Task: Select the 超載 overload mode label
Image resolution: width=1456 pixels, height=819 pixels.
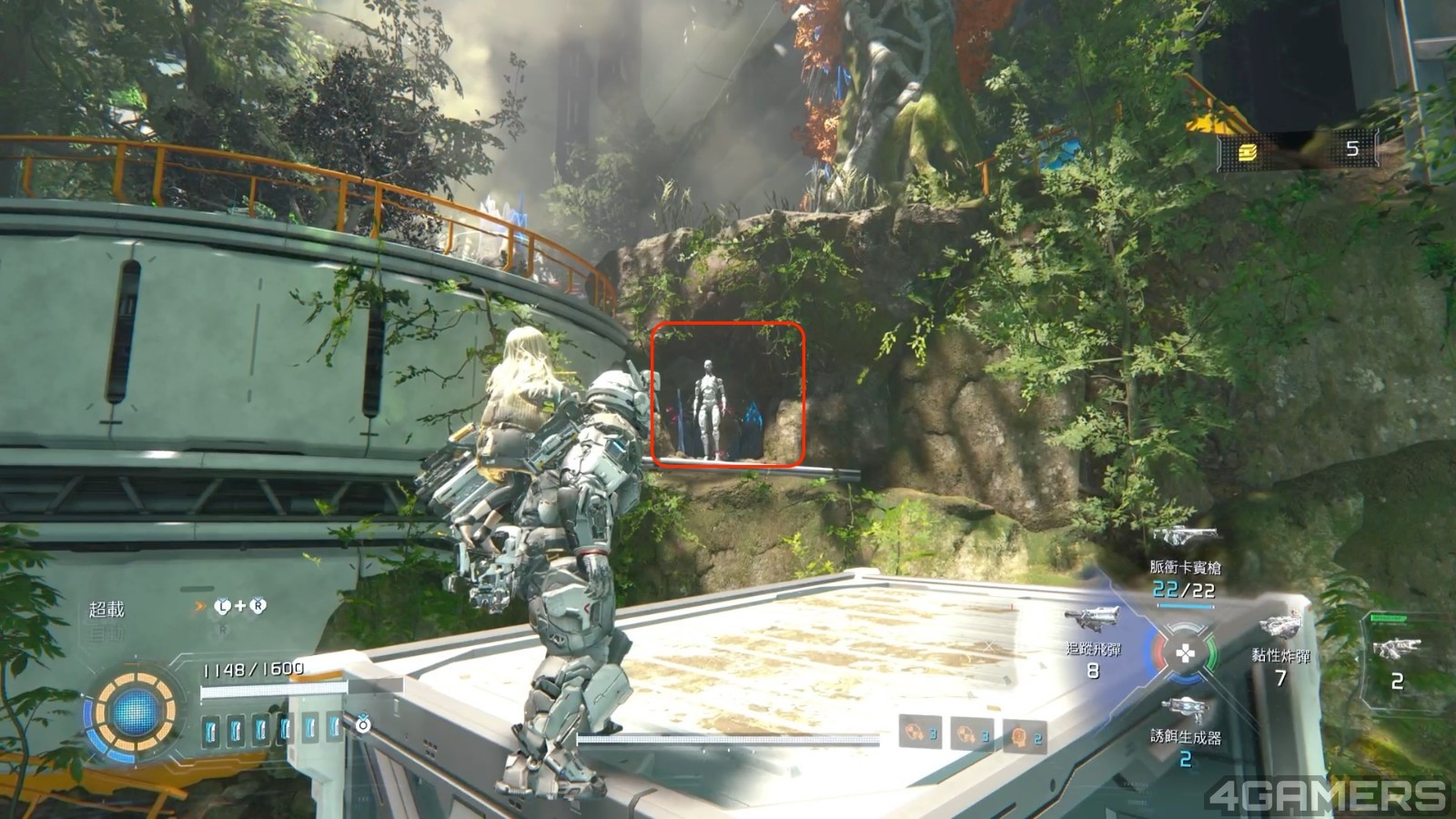Action: [x=106, y=609]
